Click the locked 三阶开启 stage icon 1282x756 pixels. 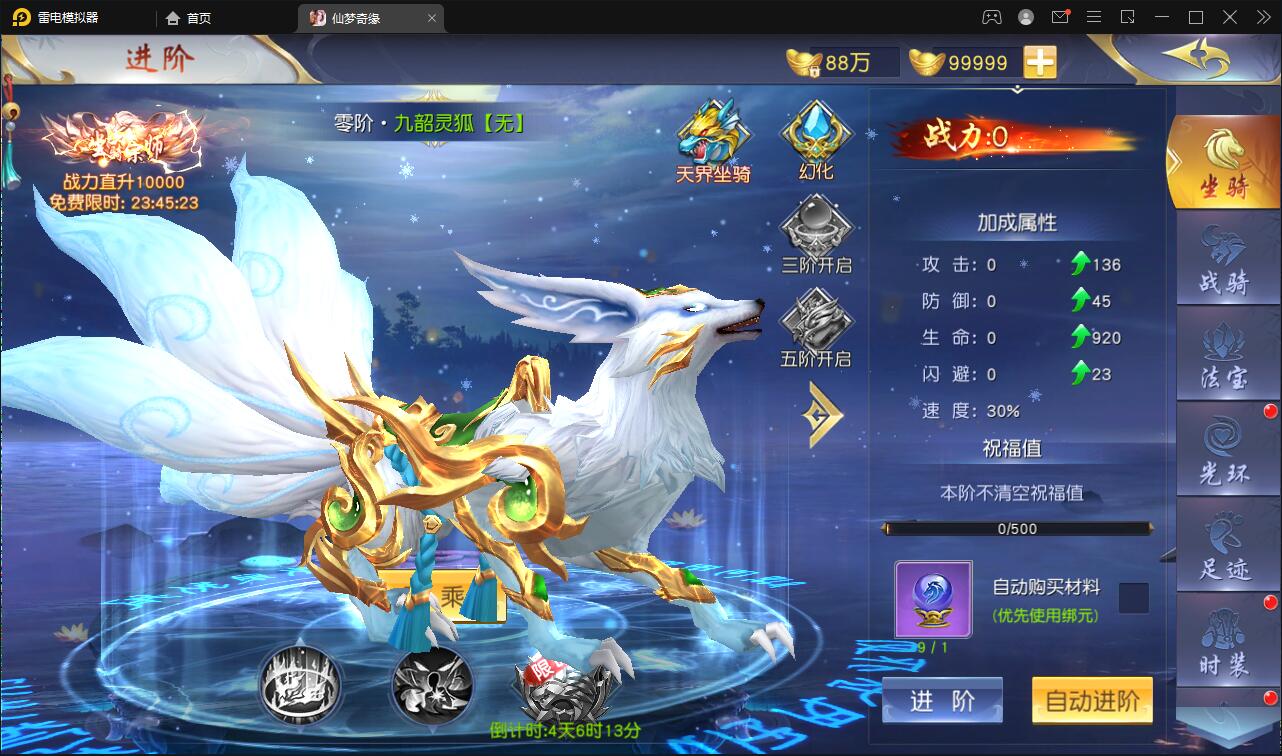814,232
